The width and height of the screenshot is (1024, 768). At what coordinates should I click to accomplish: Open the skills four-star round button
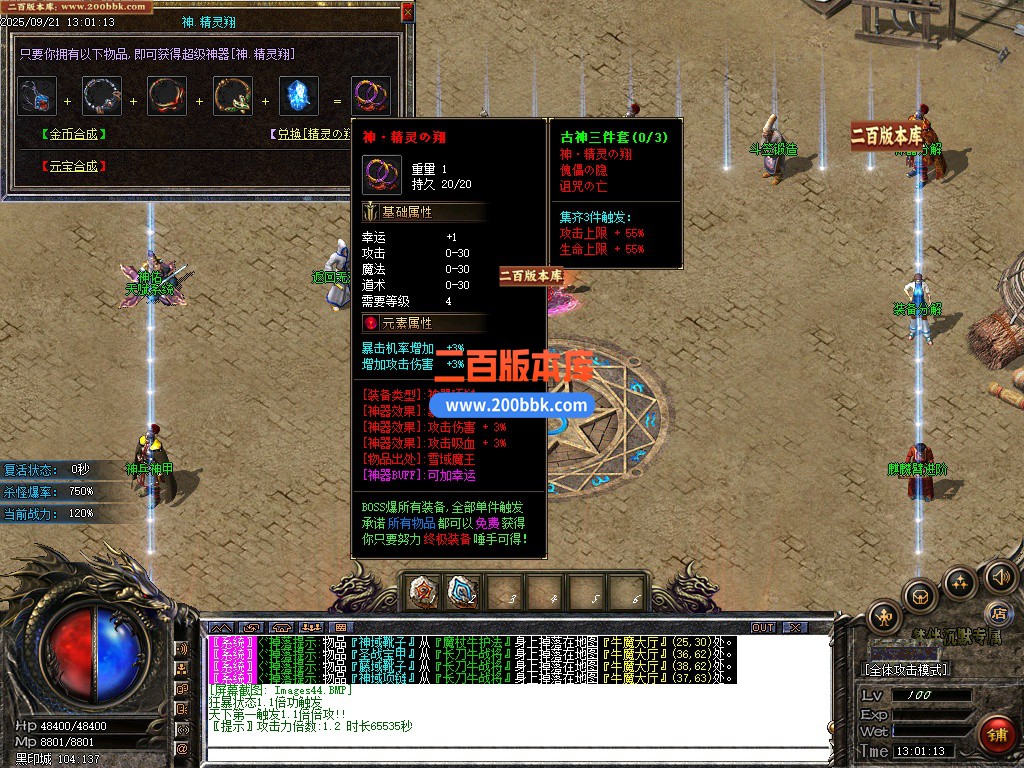point(960,582)
